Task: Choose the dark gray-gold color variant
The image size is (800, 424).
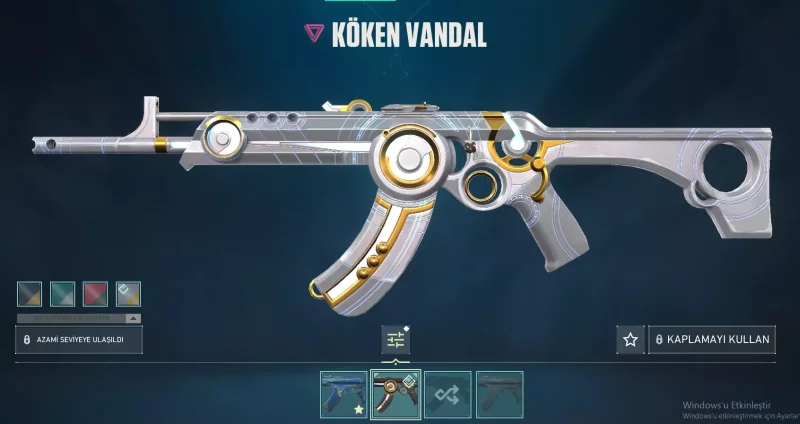Action: [x=29, y=294]
